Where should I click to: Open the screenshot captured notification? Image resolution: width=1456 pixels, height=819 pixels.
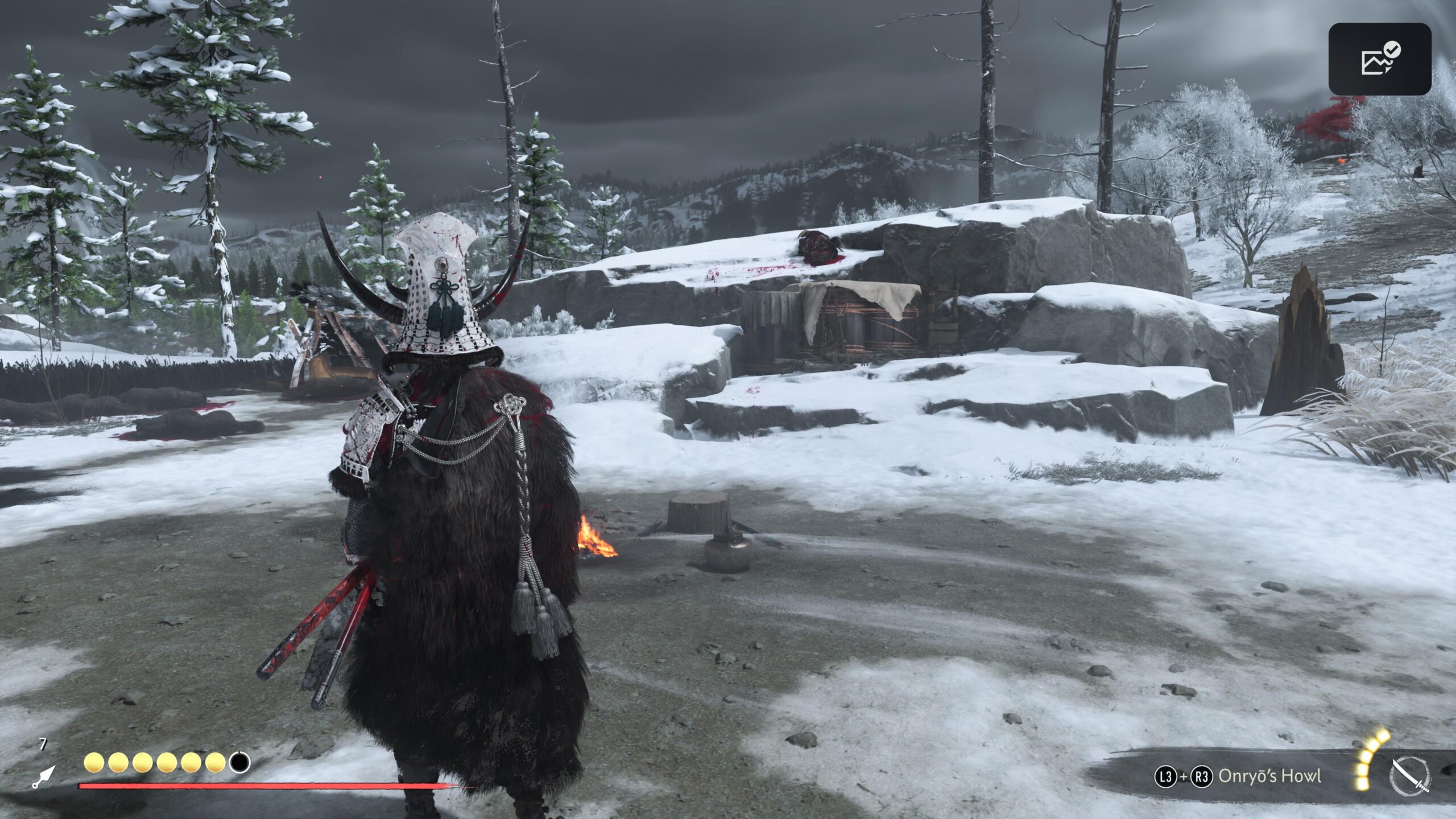click(1379, 59)
